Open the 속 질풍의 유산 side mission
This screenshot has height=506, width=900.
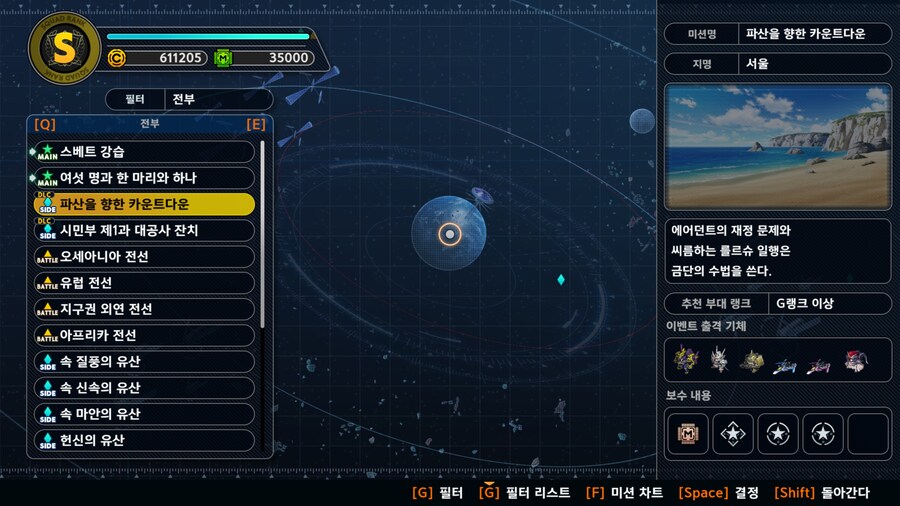point(145,361)
